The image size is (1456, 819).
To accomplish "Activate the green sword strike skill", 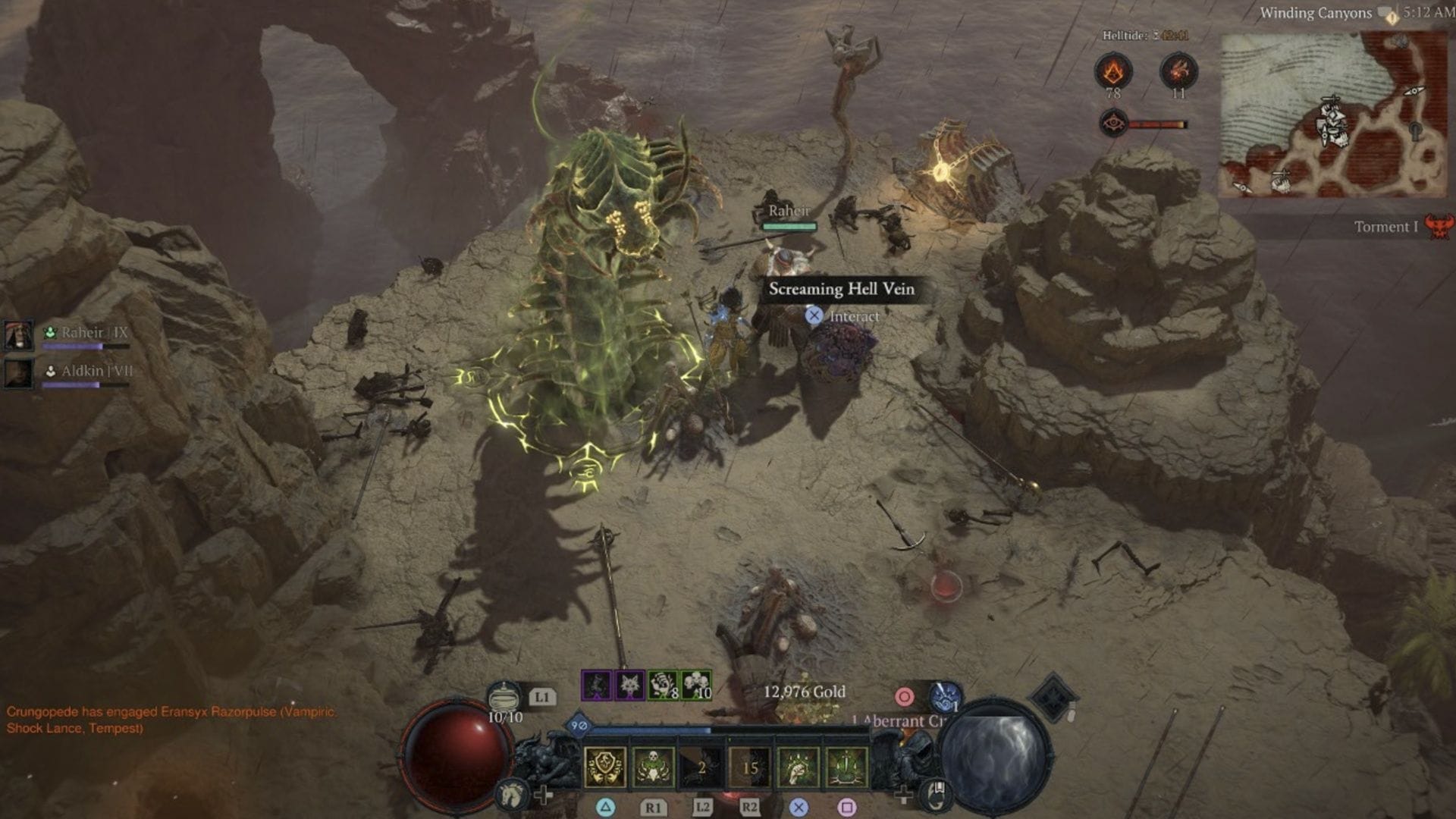I will pyautogui.click(x=846, y=767).
